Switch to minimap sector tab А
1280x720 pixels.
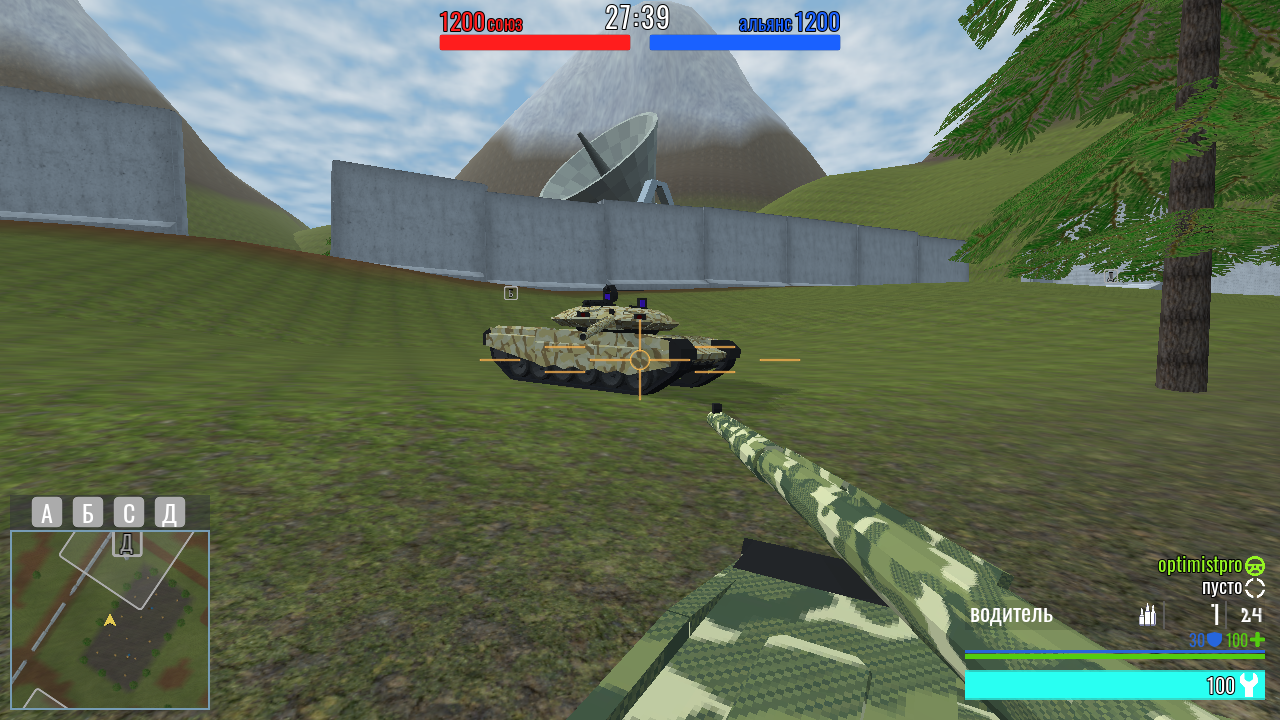tap(46, 514)
